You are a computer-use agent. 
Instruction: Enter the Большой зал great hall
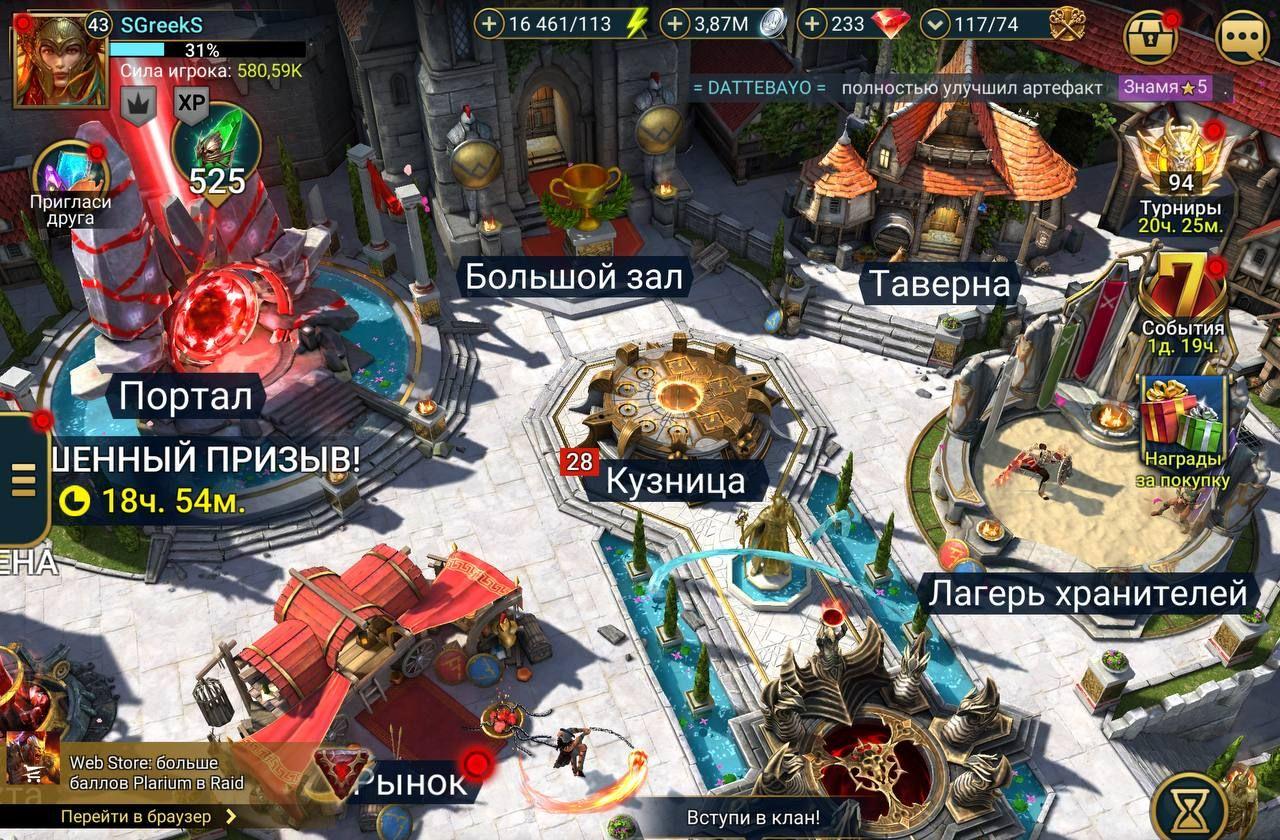[x=575, y=277]
